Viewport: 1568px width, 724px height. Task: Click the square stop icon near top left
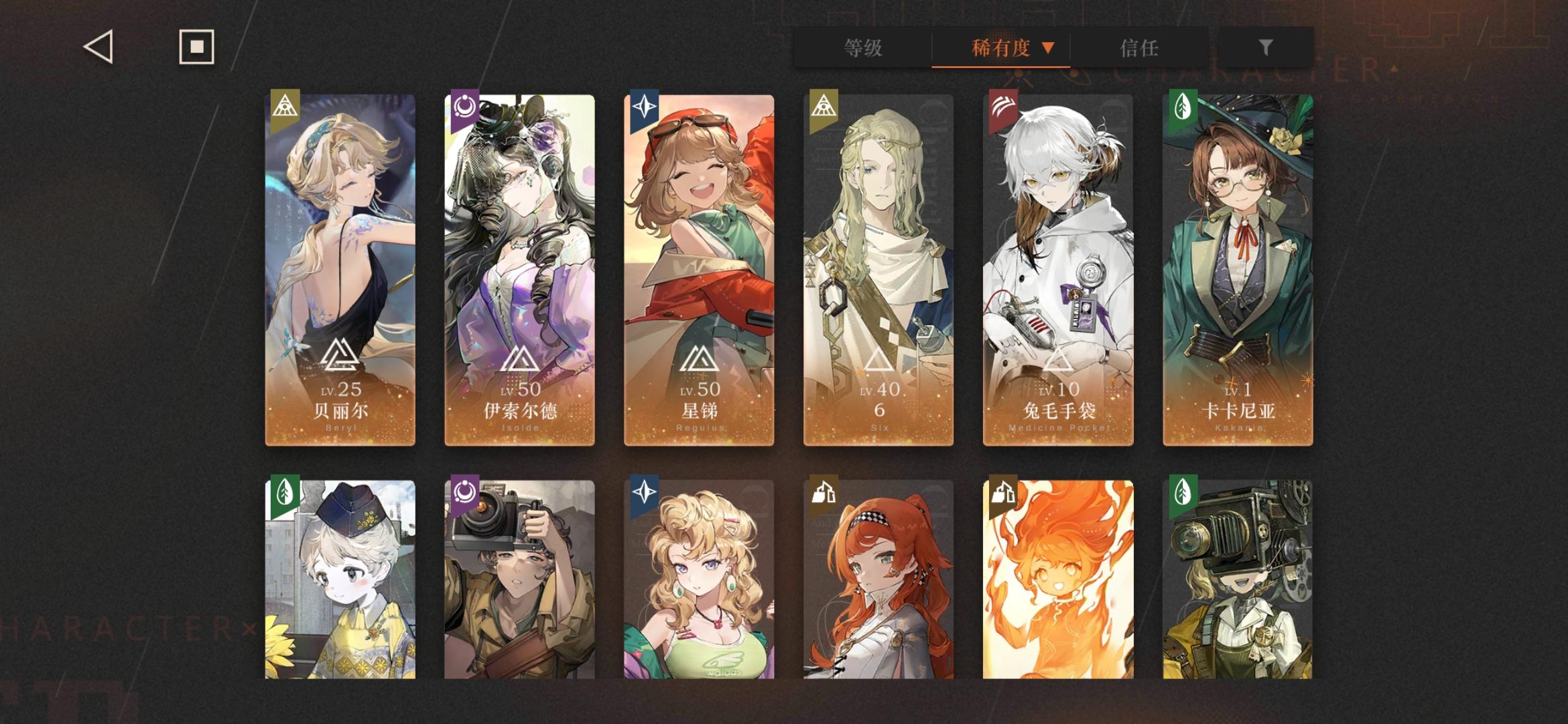[194, 47]
